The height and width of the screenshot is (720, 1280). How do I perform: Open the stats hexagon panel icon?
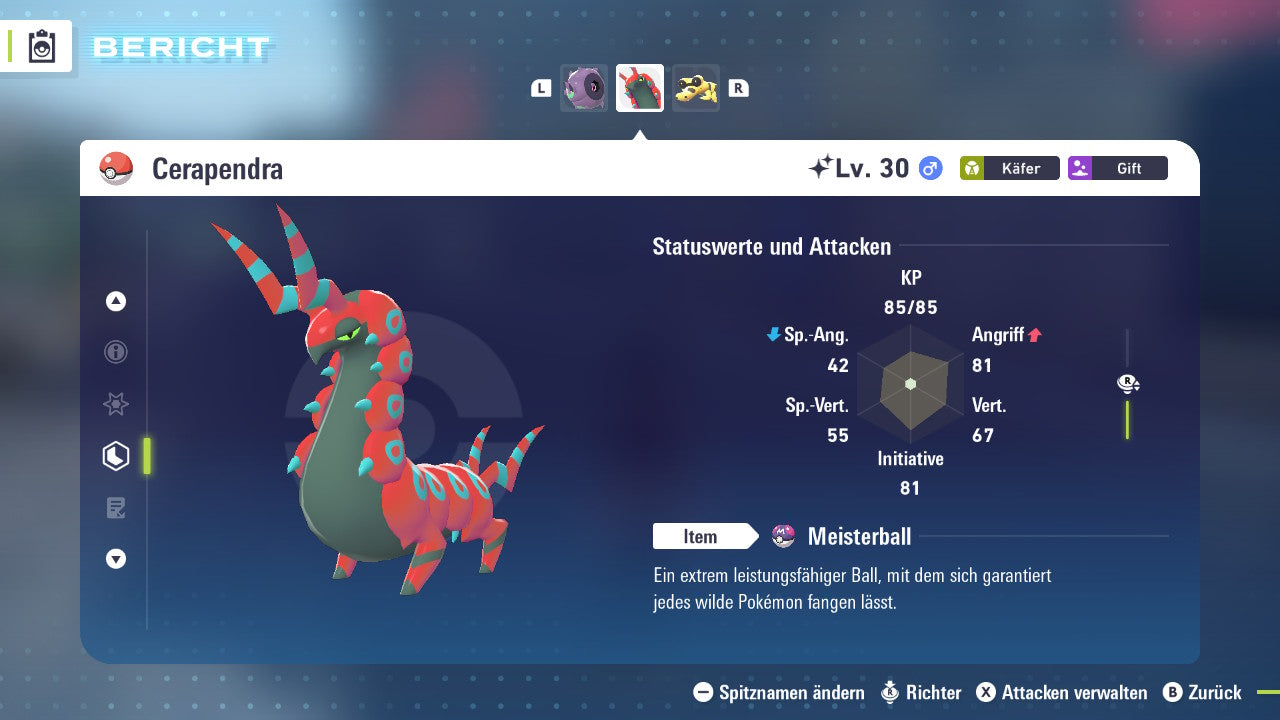click(x=116, y=456)
